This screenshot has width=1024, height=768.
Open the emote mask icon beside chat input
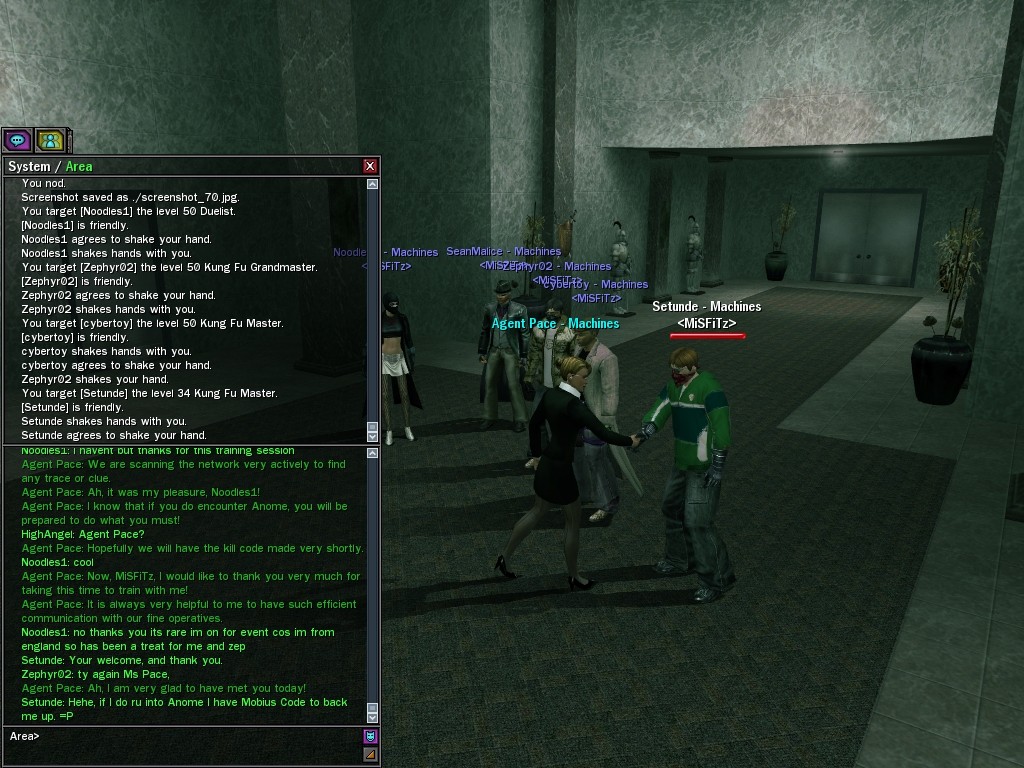click(x=370, y=736)
